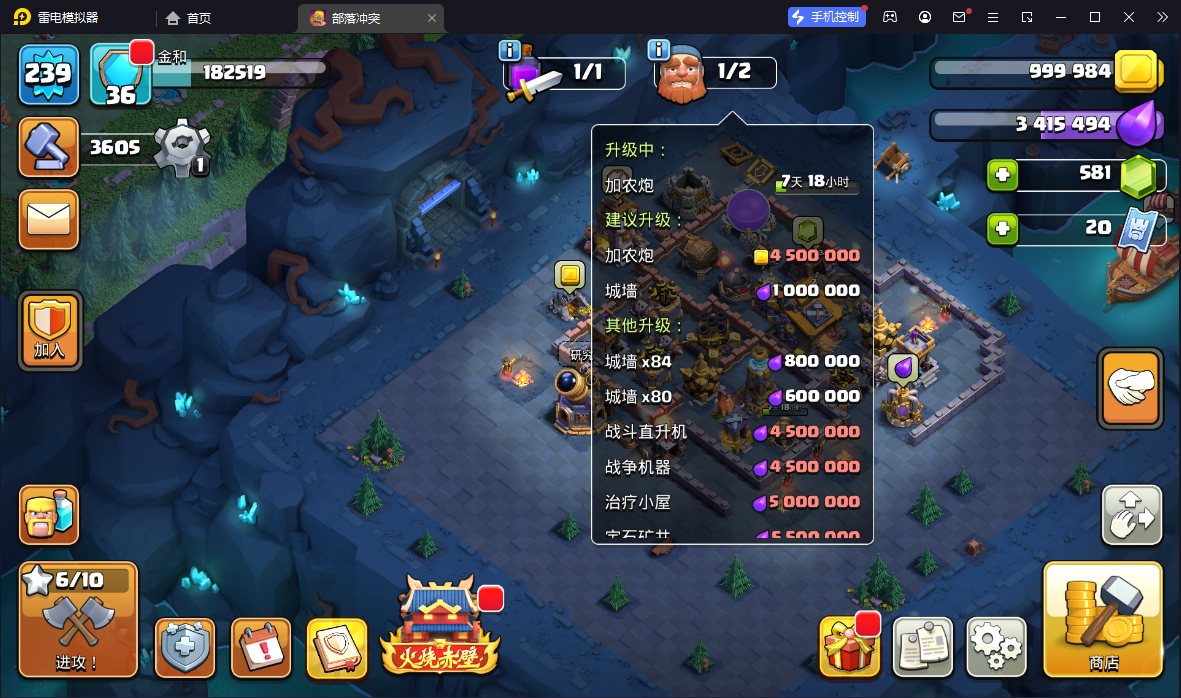
Task: Select the 战斗直升机 upgrade row
Action: [732, 432]
